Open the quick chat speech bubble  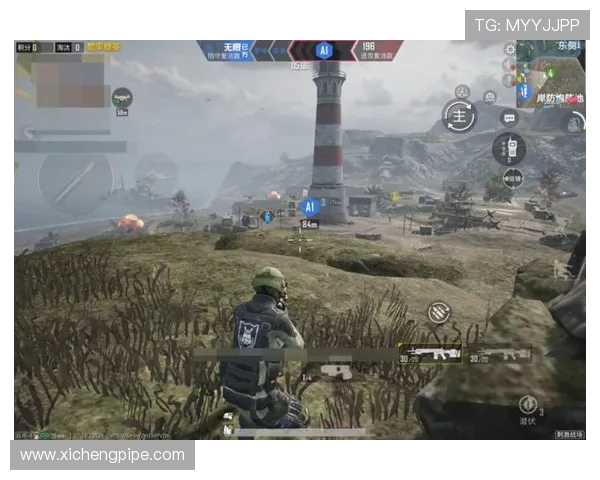click(x=508, y=118)
